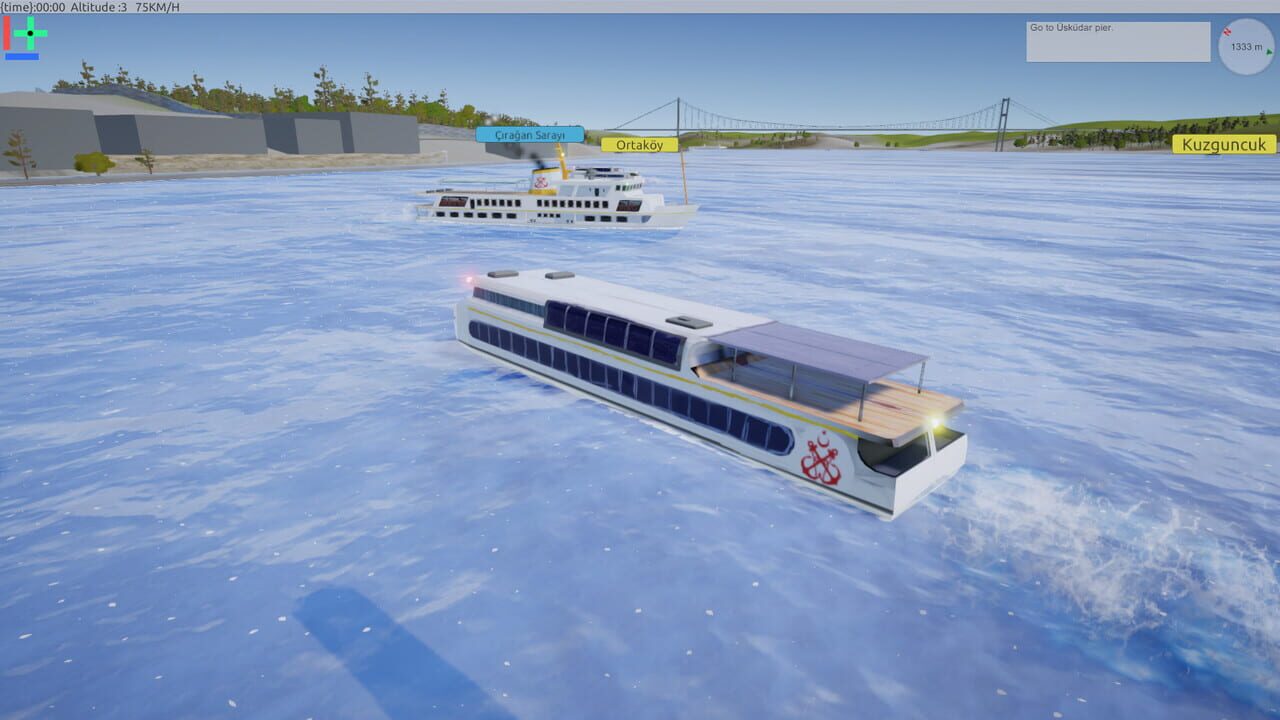The height and width of the screenshot is (720, 1280).
Task: Click the red waypoint marker on the compass
Action: click(1228, 32)
